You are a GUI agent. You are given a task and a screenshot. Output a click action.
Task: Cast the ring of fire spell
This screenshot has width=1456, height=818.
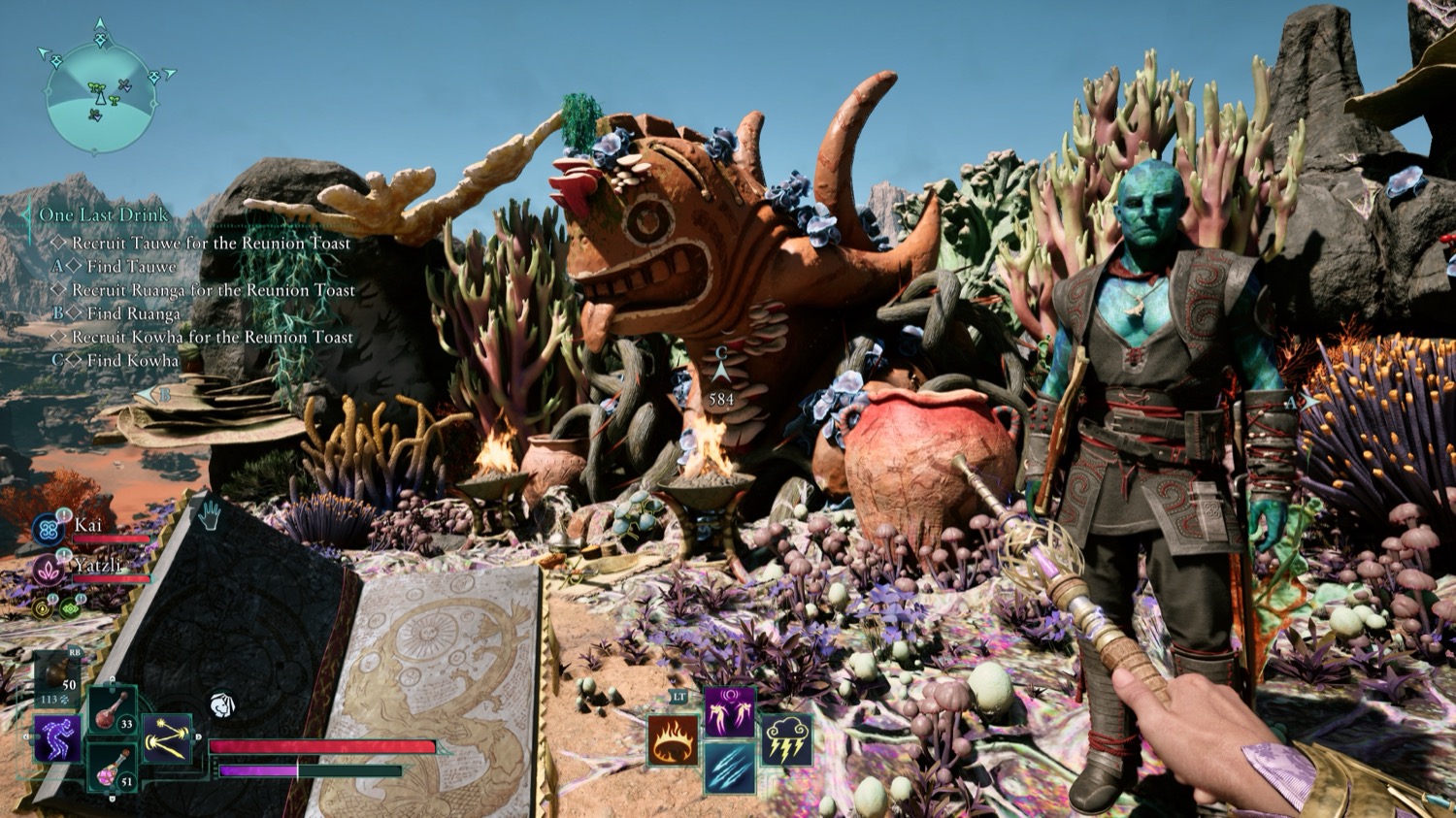(x=674, y=741)
